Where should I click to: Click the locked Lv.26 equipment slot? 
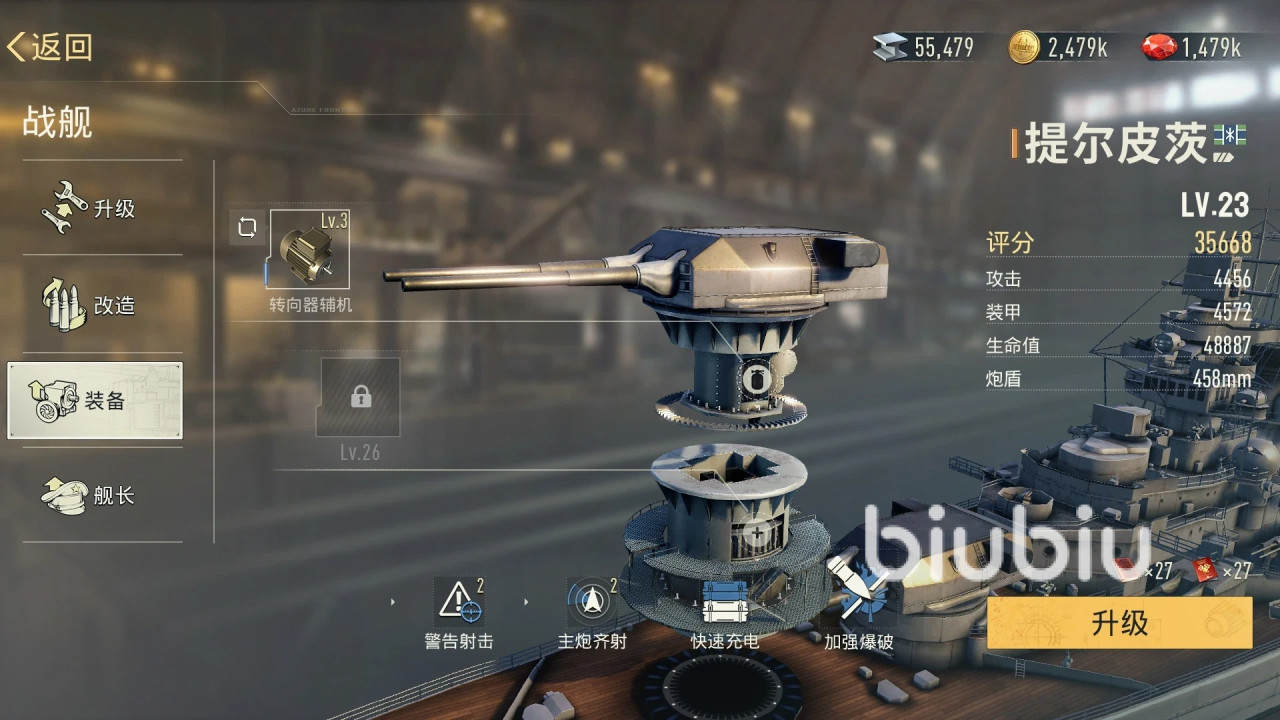coord(359,398)
